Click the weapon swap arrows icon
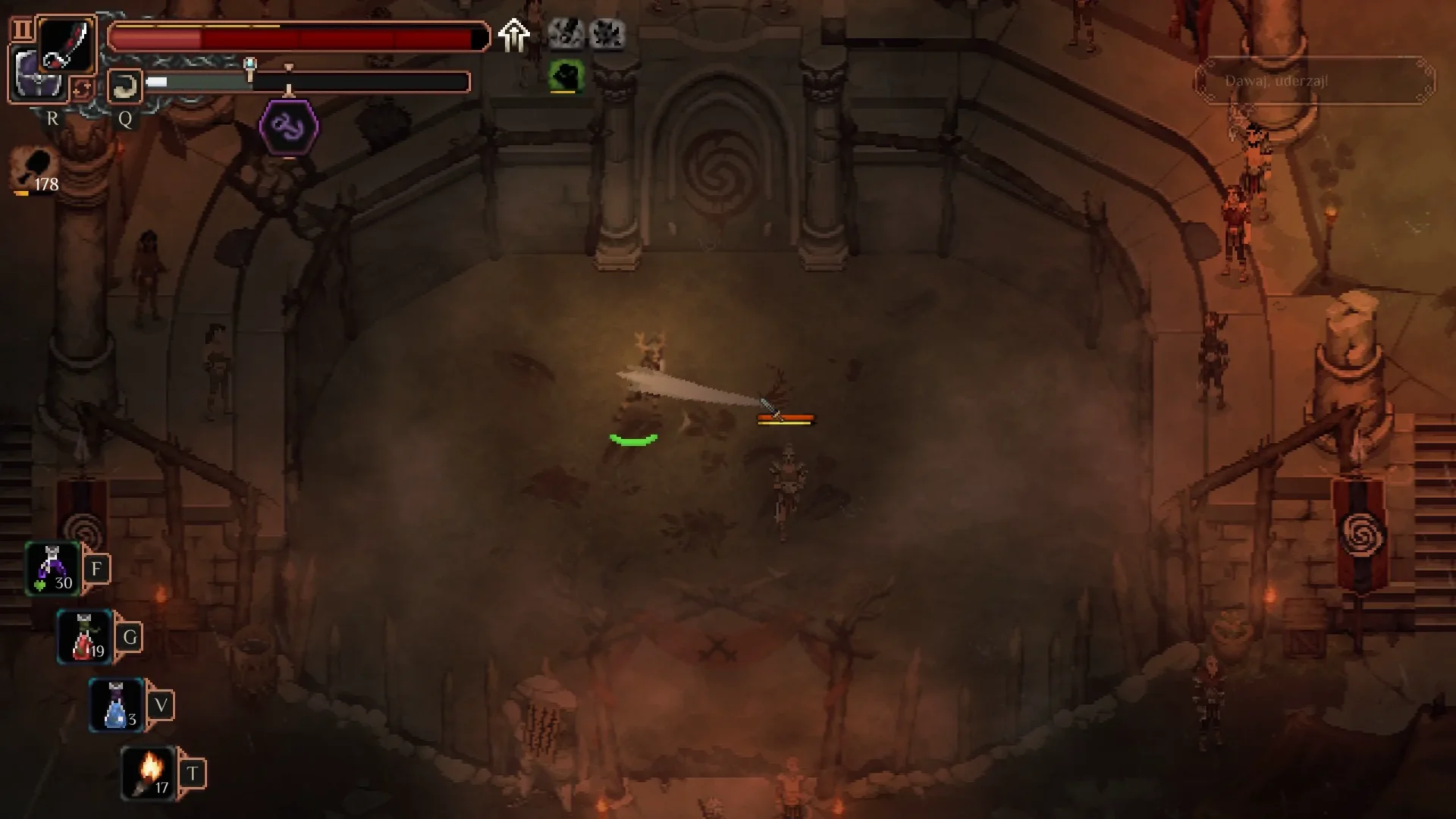Viewport: 1456px width, 819px height. click(x=83, y=89)
